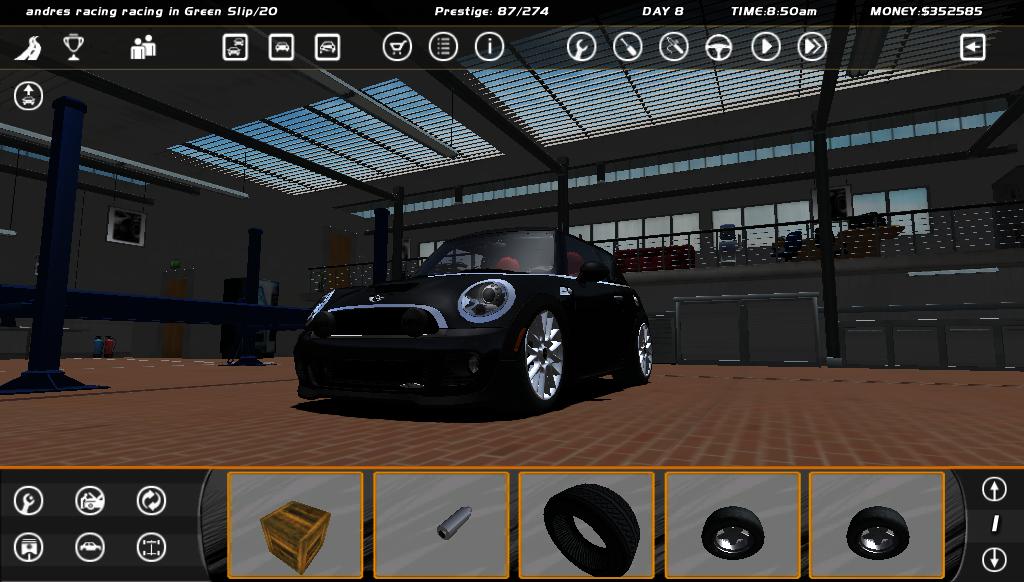1024x582 pixels.
Task: Select the wooden crate inventory slot
Action: (295, 525)
